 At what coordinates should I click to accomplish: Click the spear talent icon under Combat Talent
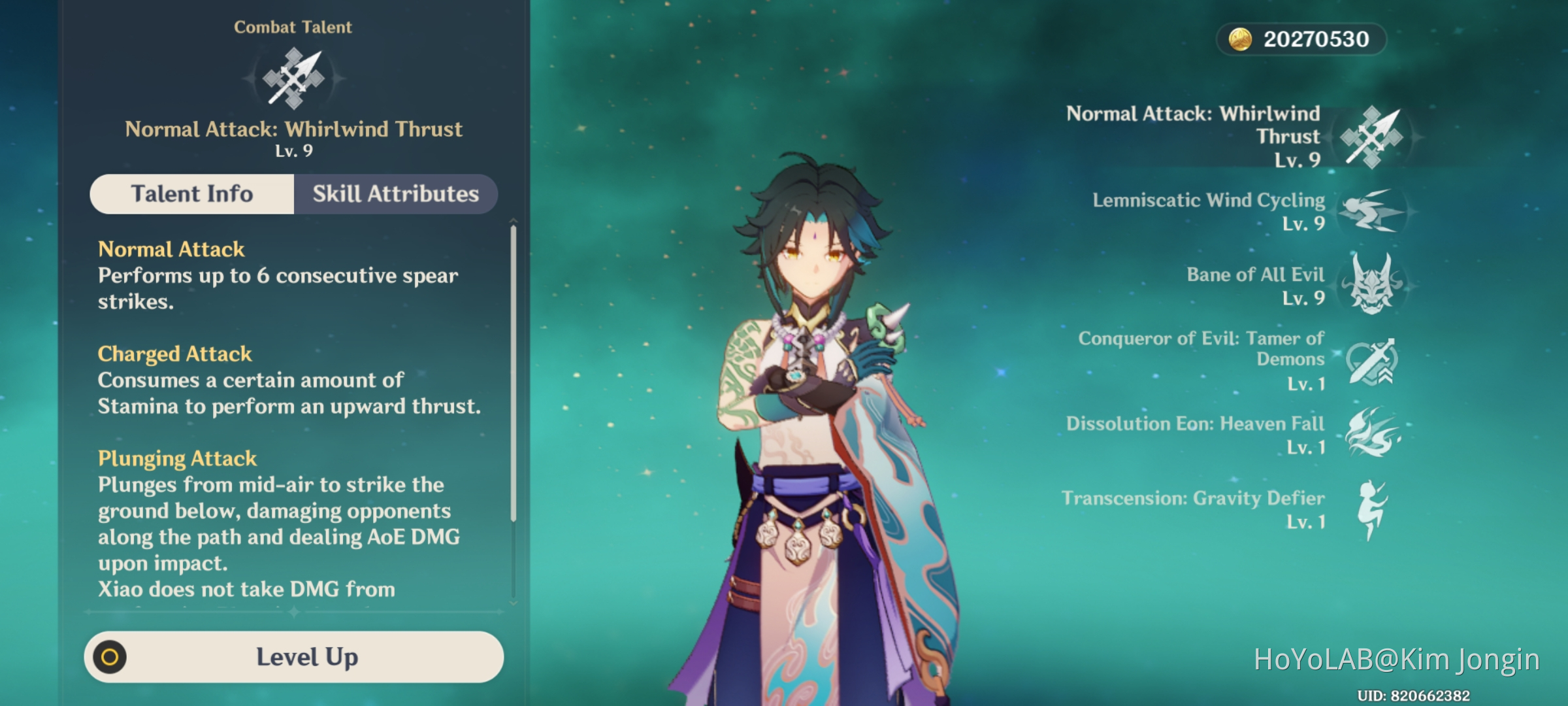click(x=293, y=76)
